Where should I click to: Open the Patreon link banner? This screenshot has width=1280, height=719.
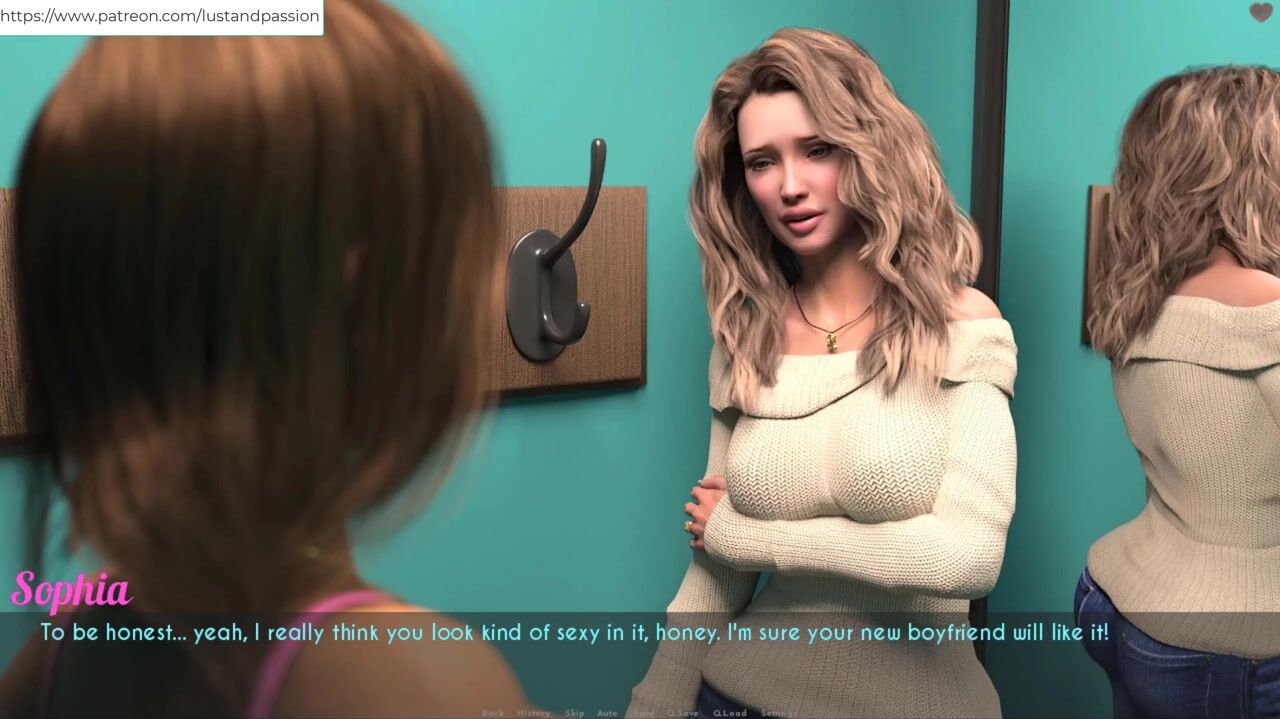coord(160,16)
